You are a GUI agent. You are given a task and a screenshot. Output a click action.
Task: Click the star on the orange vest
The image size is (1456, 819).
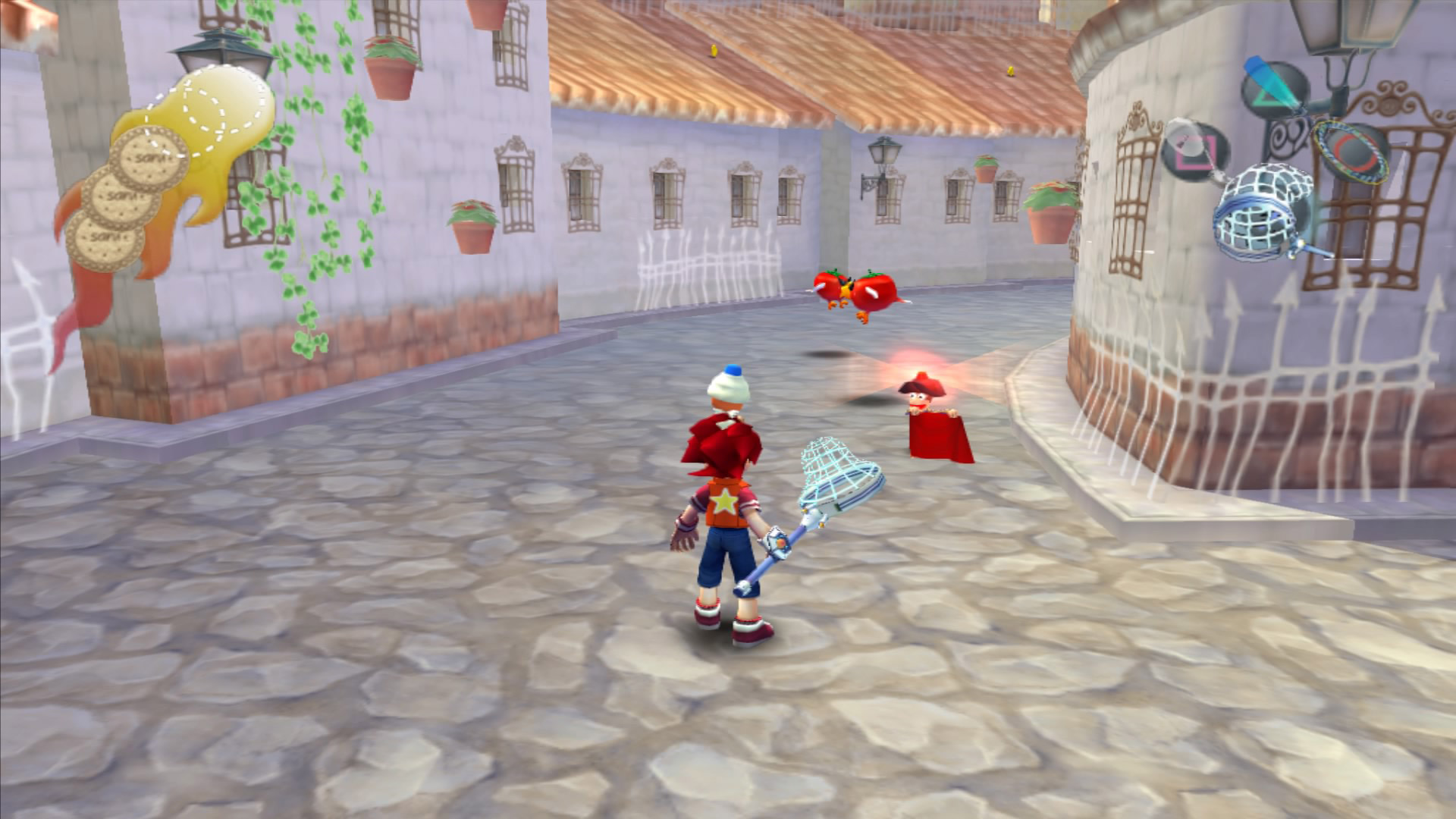(726, 500)
